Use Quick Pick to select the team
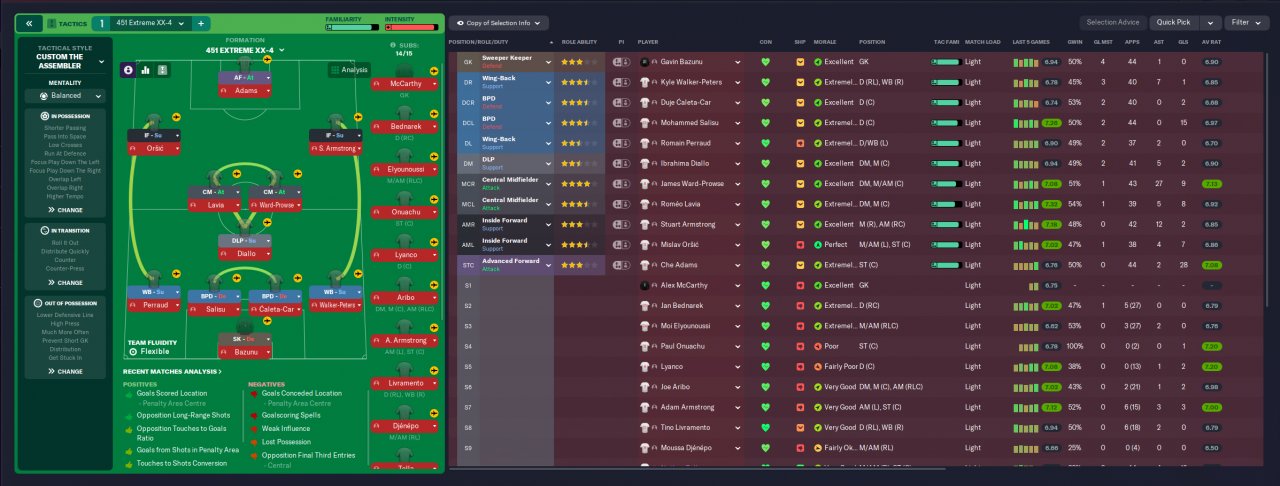This screenshot has width=1280, height=486. (1173, 23)
